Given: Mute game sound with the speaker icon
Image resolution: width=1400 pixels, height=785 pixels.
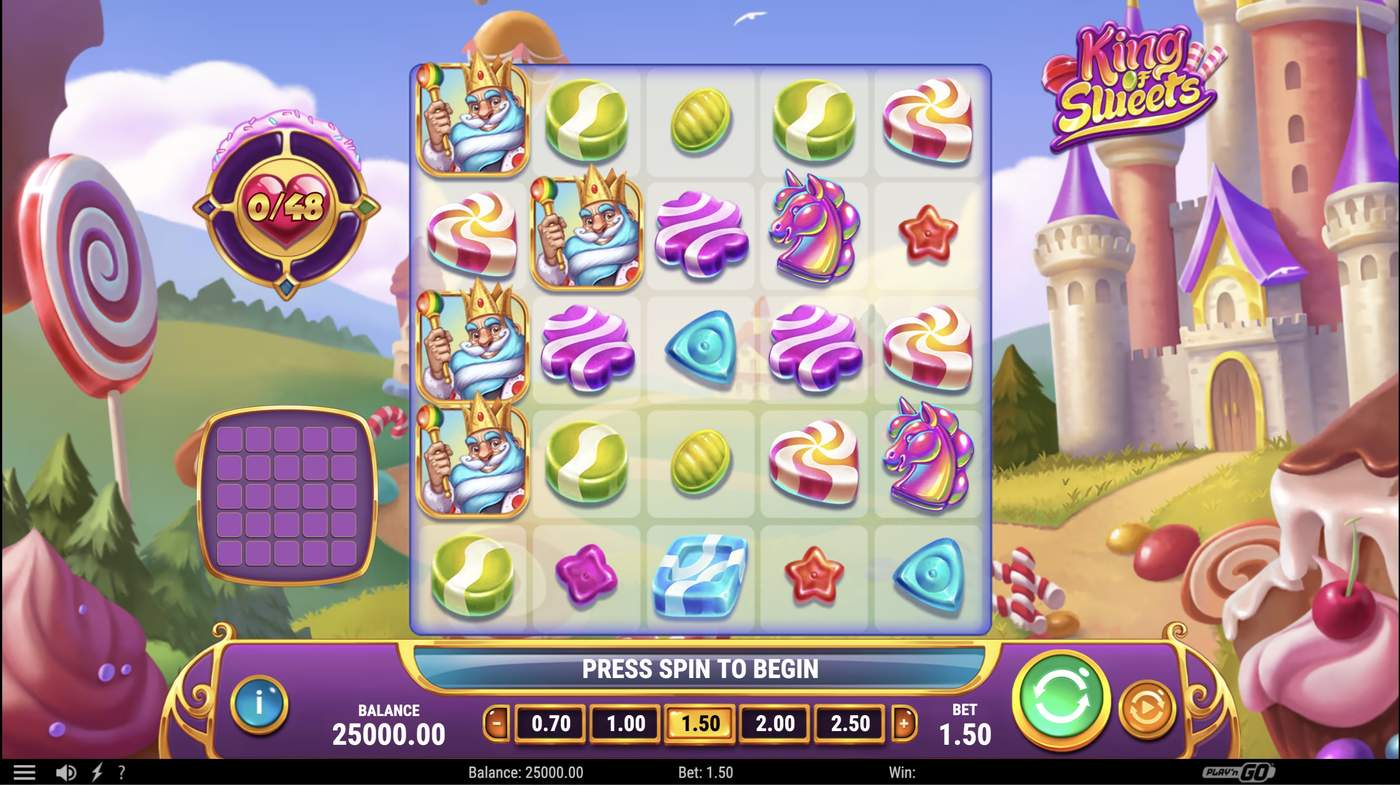Looking at the screenshot, I should point(66,771).
